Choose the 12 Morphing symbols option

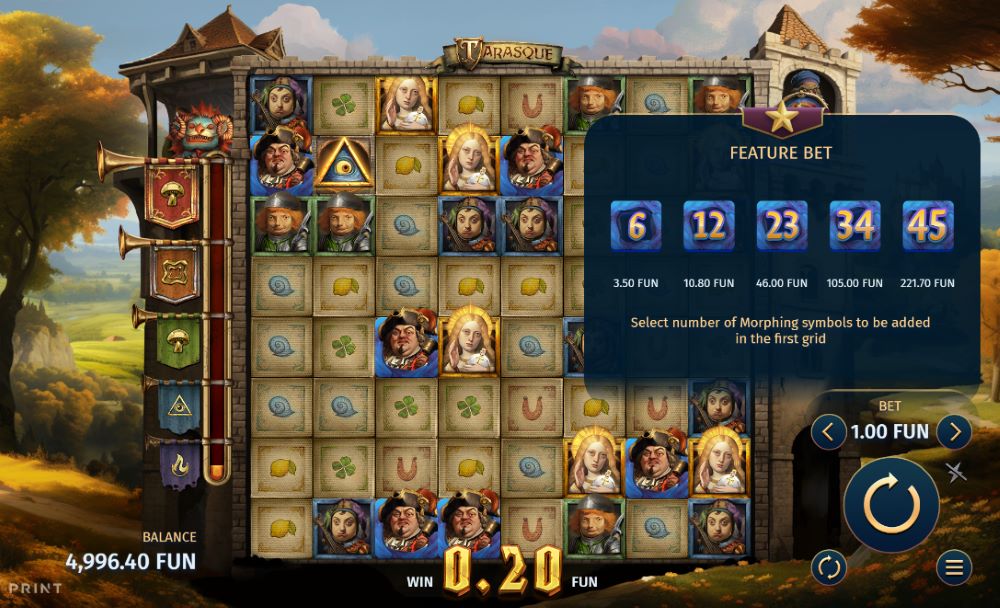(x=709, y=226)
